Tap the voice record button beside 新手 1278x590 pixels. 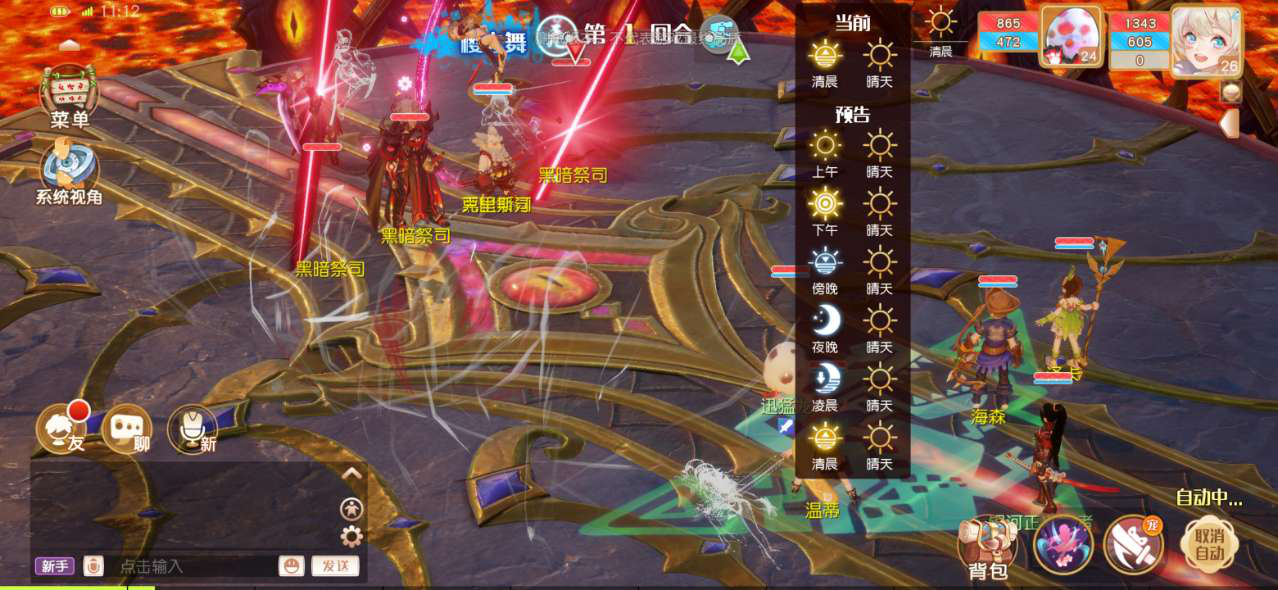tap(93, 566)
